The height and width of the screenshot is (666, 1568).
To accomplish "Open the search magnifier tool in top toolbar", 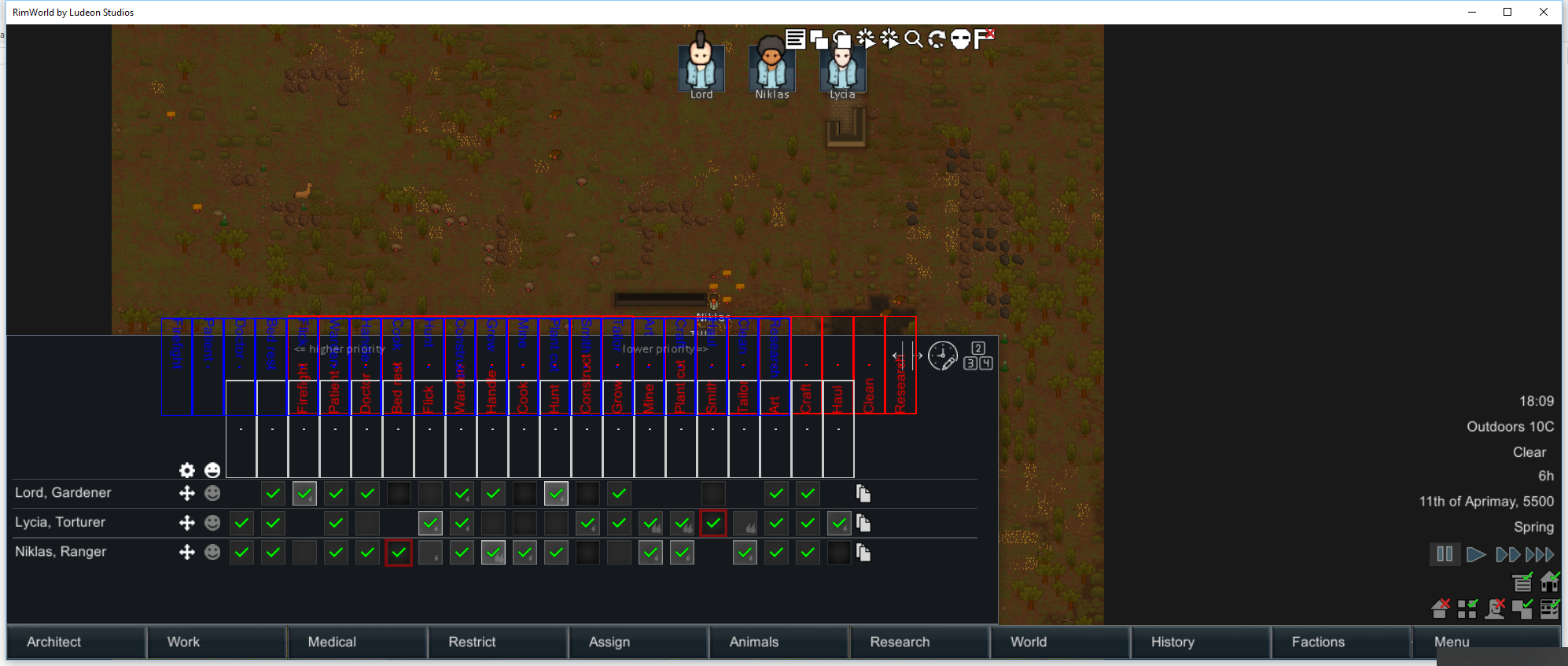I will (x=912, y=39).
